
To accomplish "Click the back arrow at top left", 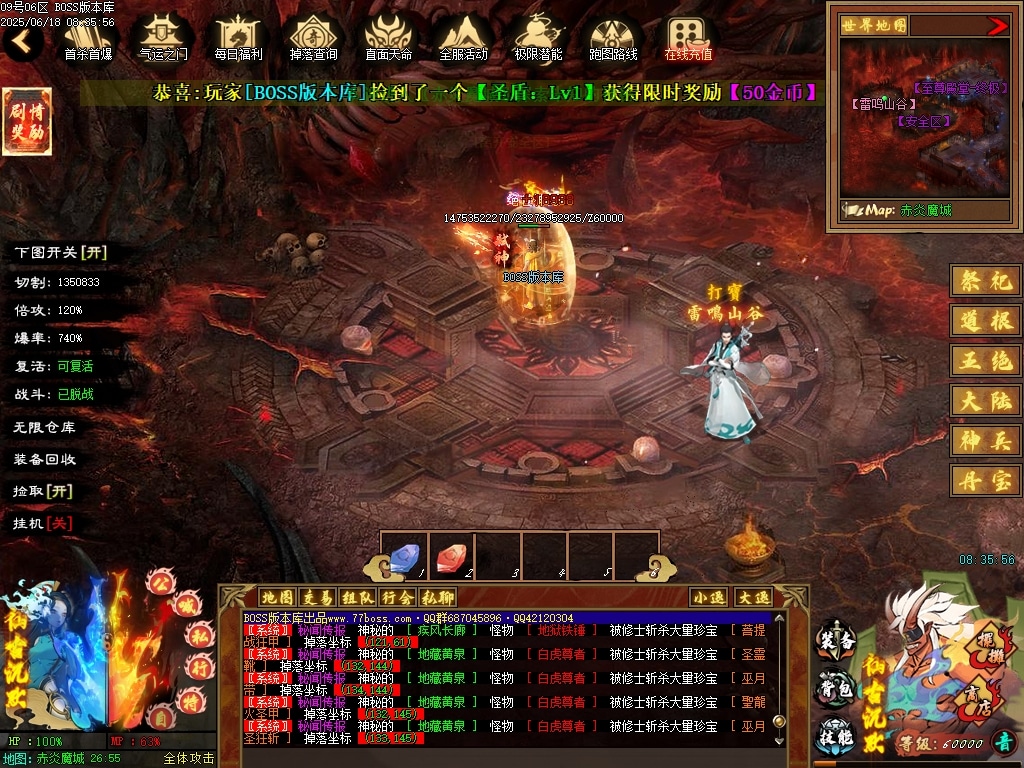I will tap(22, 41).
